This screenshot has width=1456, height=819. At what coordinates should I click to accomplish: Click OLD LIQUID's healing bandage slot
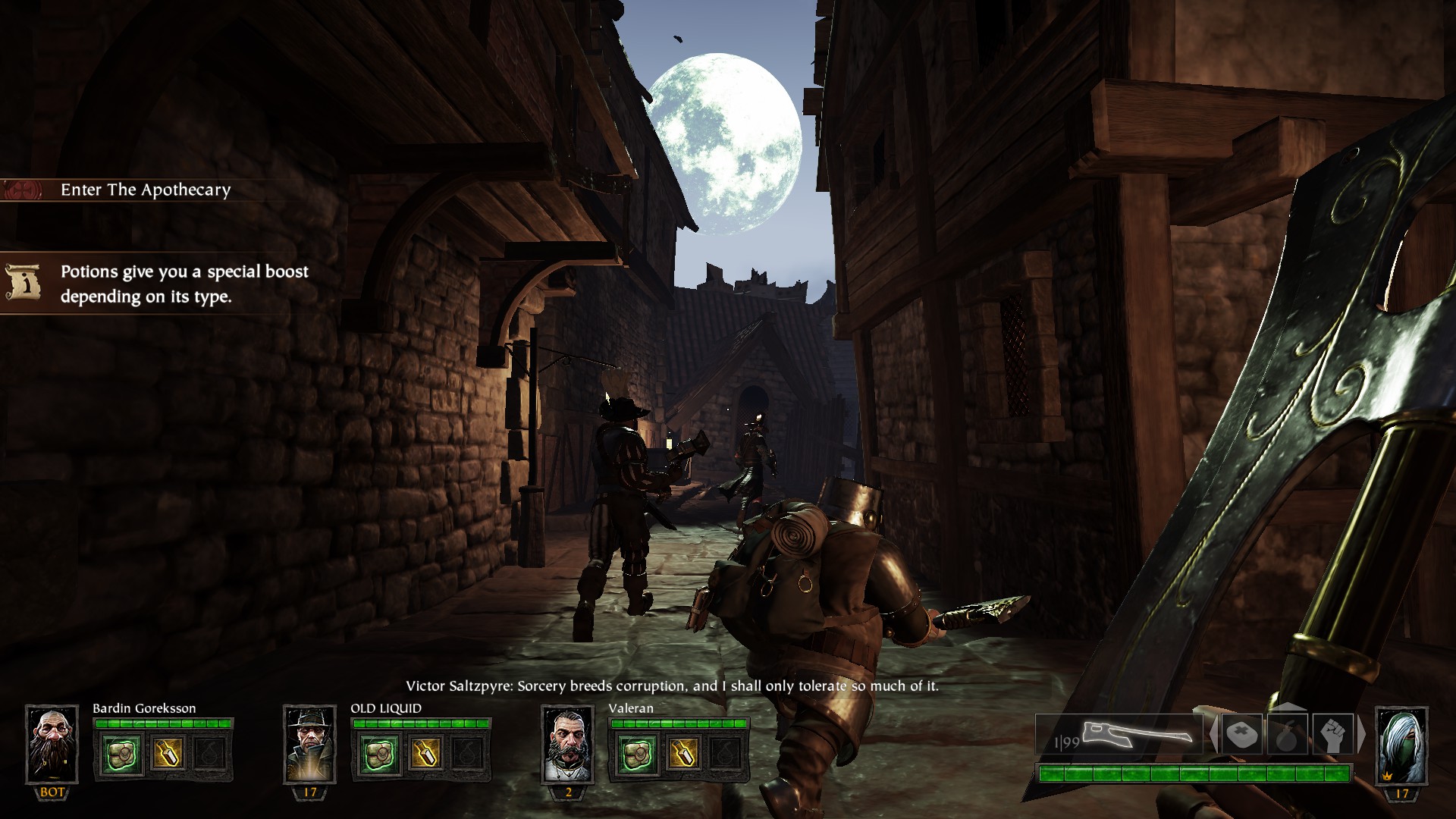(x=379, y=753)
